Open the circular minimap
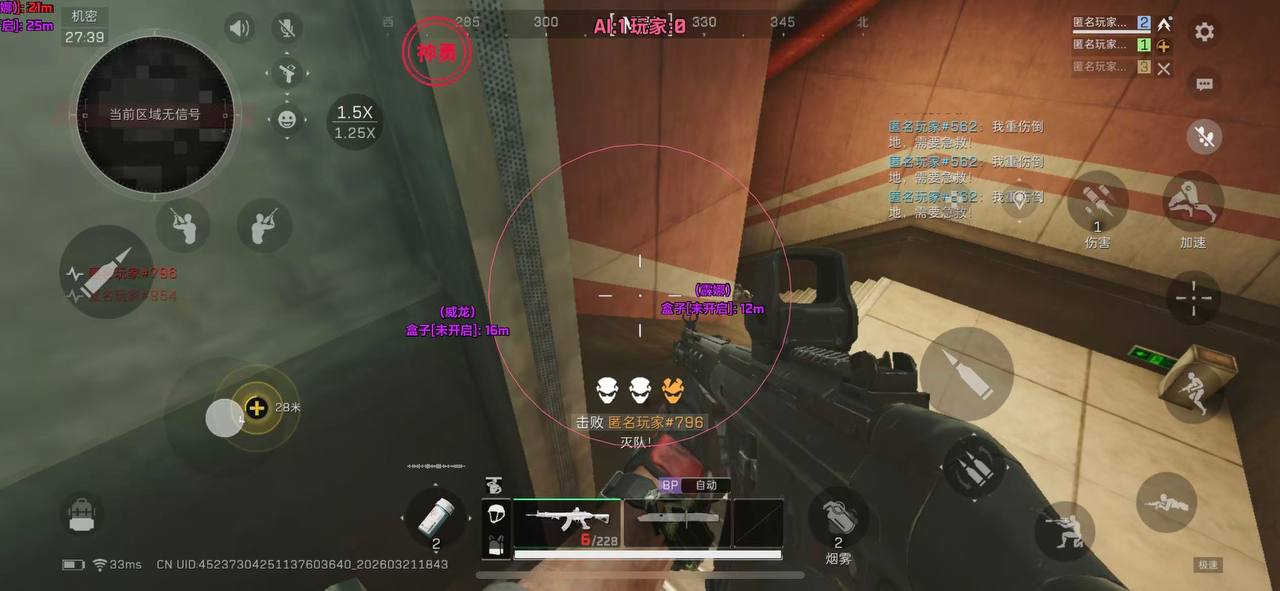Image resolution: width=1280 pixels, height=591 pixels. click(155, 115)
